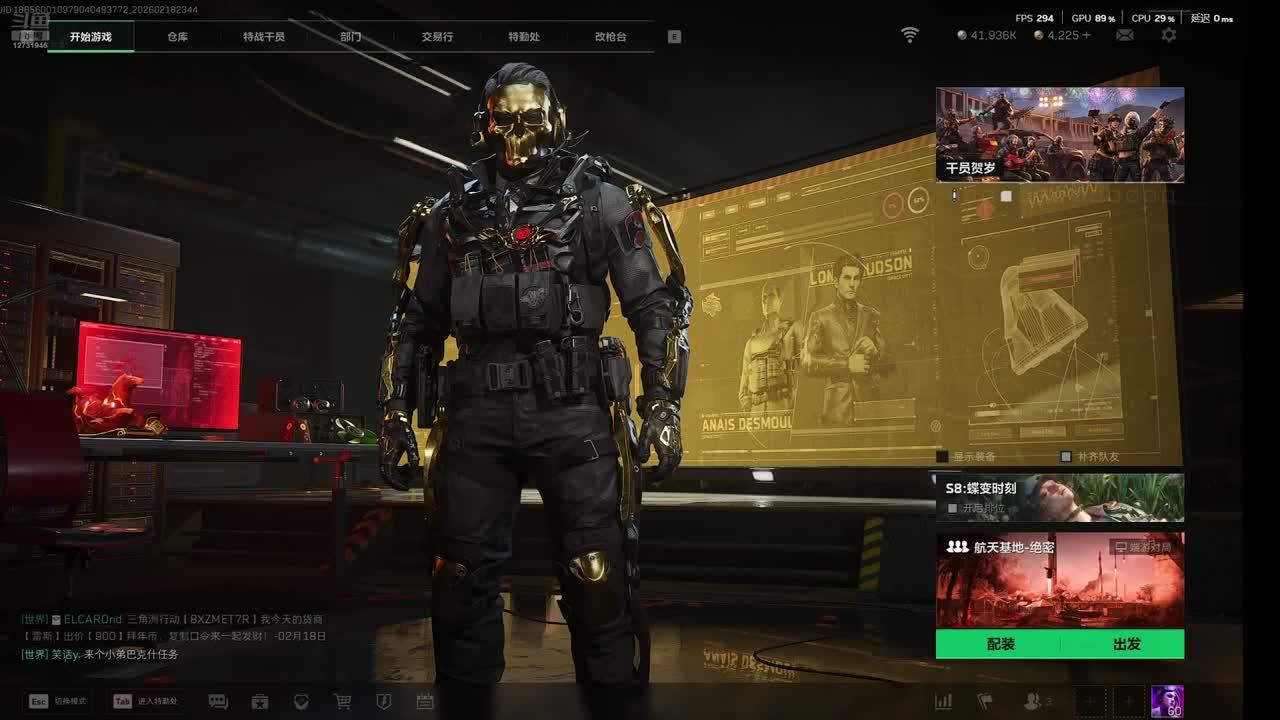This screenshot has width=1280, height=720.
Task: Open the bar chart statistics icon
Action: (x=943, y=702)
